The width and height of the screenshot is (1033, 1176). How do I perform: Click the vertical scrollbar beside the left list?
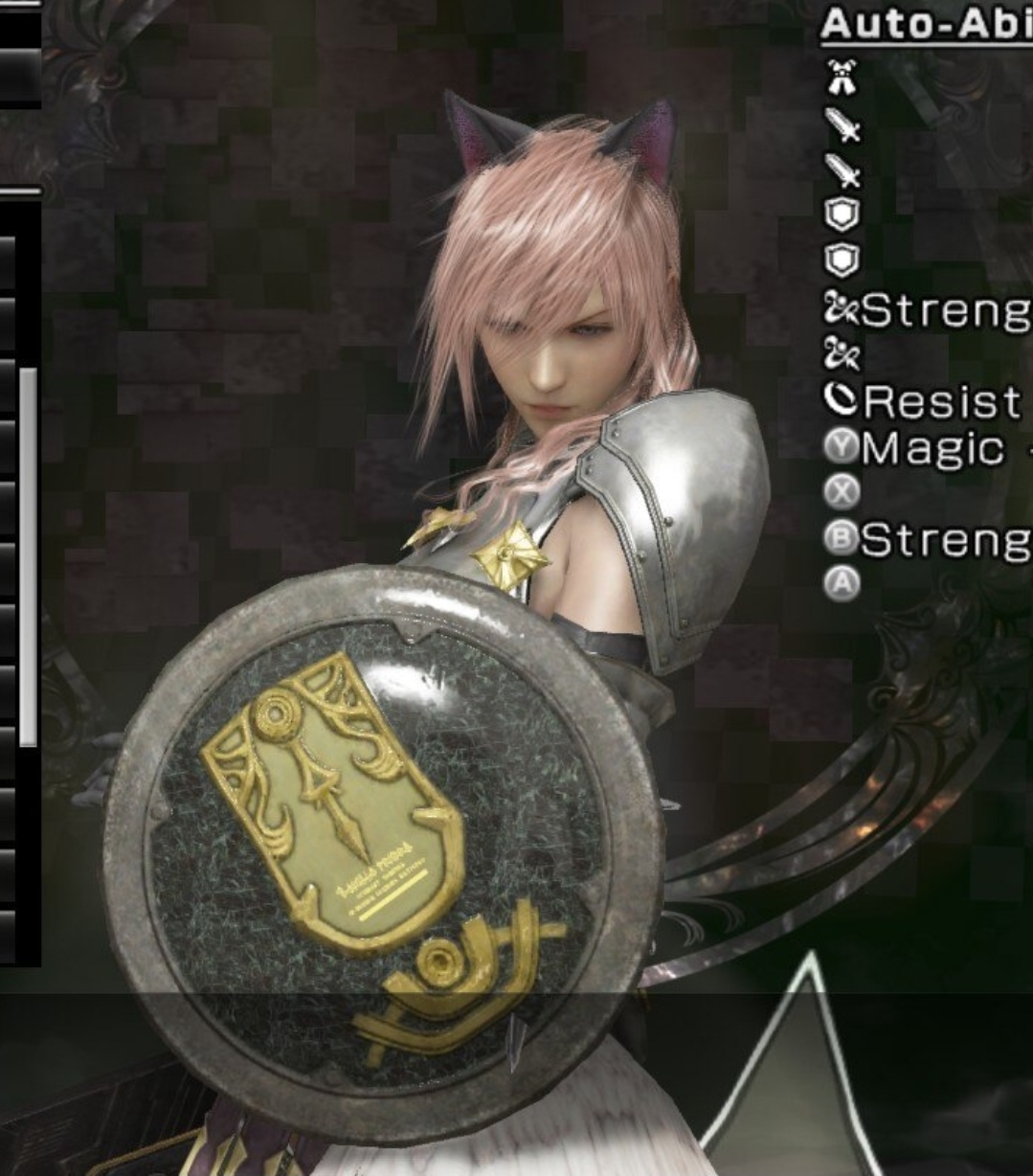click(x=28, y=555)
